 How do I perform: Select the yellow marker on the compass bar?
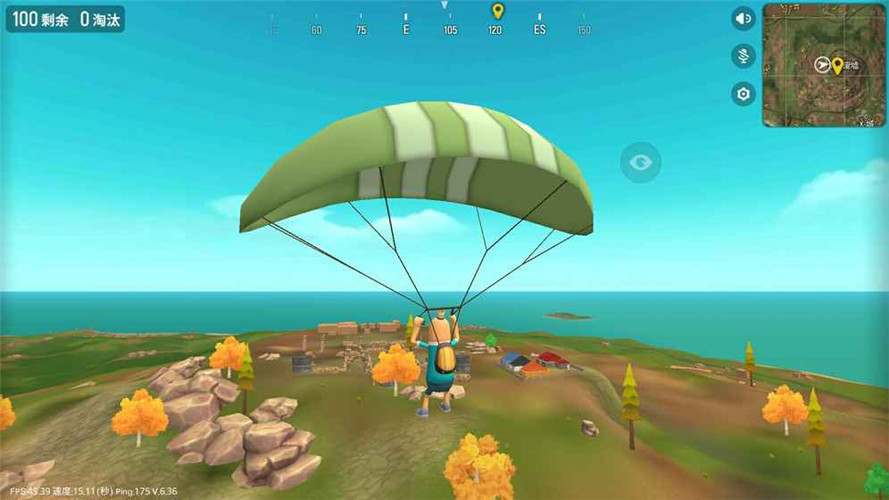tap(497, 11)
